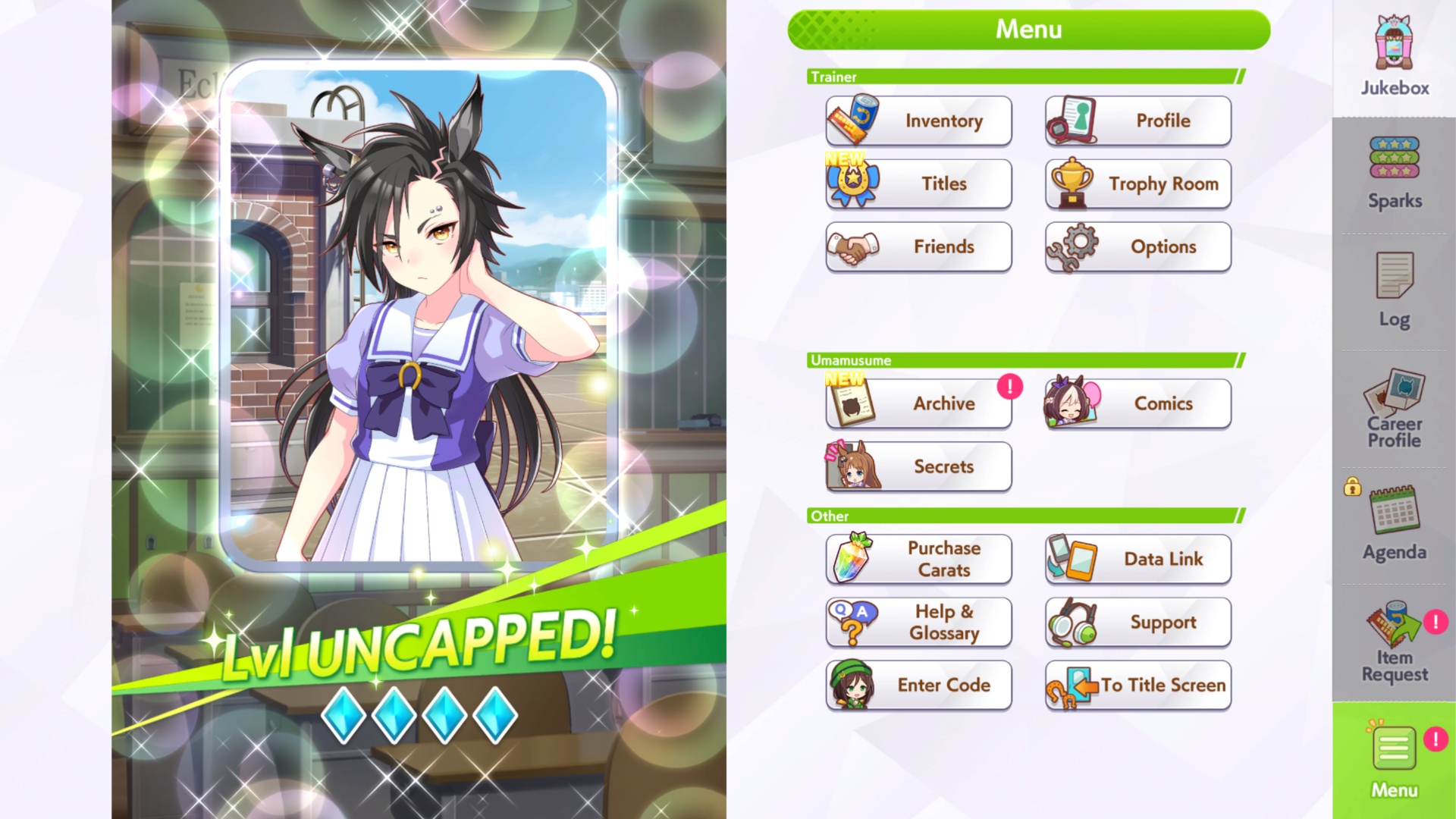Open Help & Glossary
This screenshot has width=1456, height=819.
coord(918,622)
